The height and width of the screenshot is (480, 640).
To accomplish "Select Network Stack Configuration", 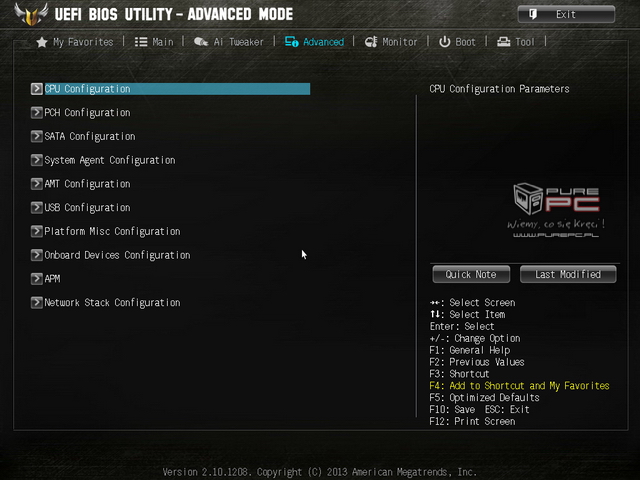I will tap(112, 303).
